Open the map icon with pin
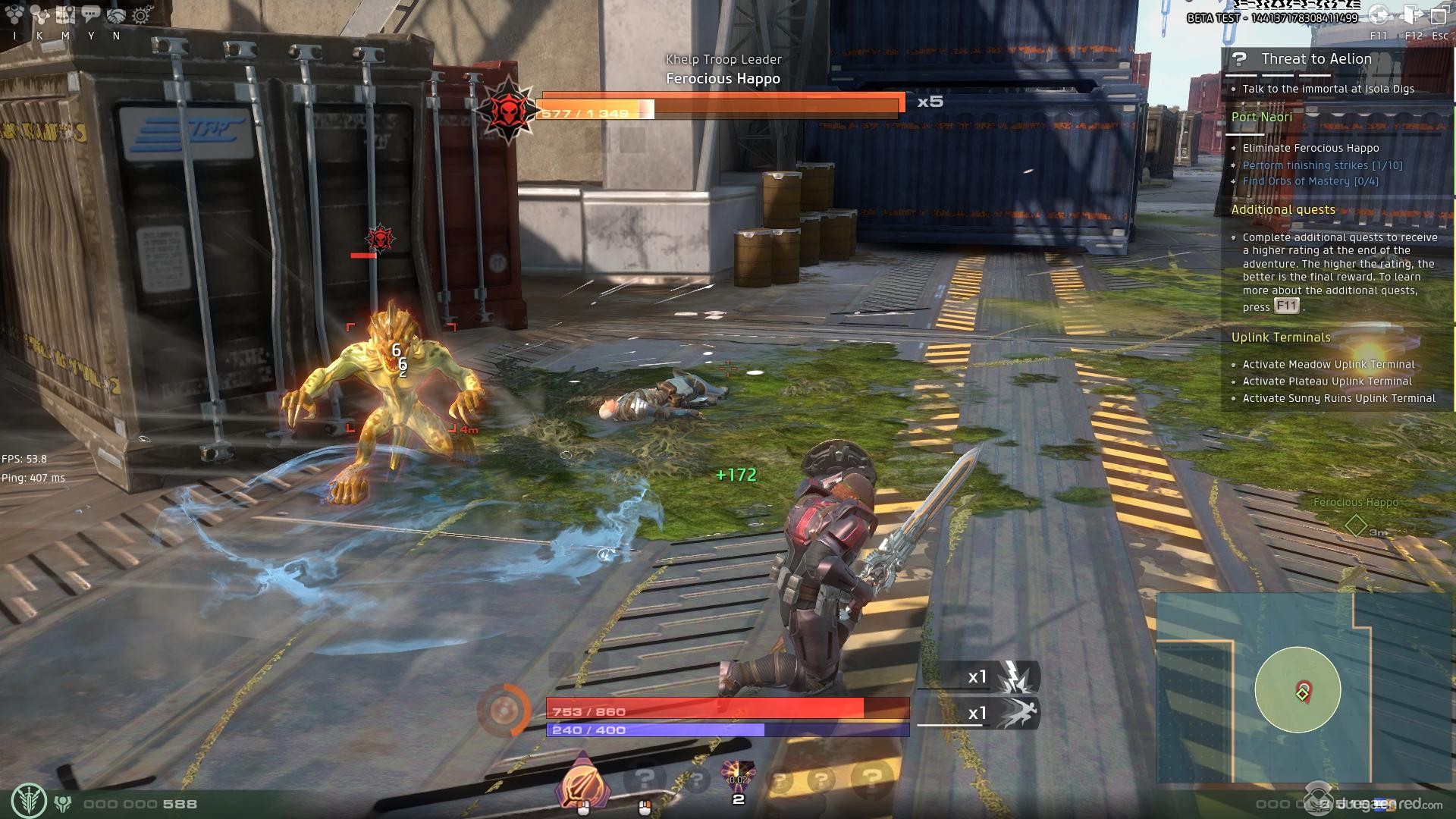The image size is (1456, 819). tap(65, 14)
